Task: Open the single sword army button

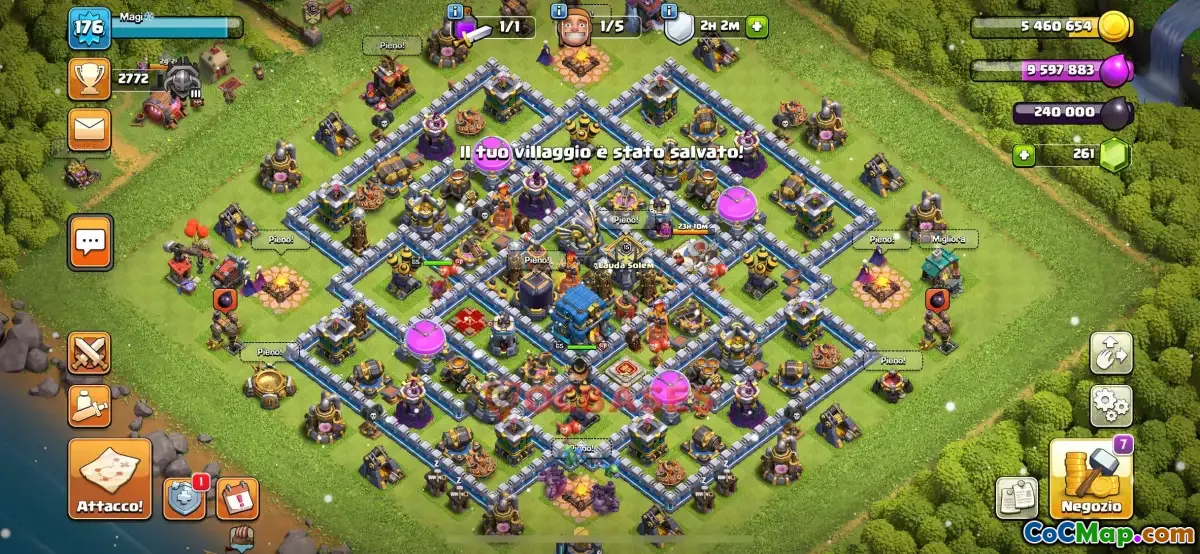Action: [89, 405]
